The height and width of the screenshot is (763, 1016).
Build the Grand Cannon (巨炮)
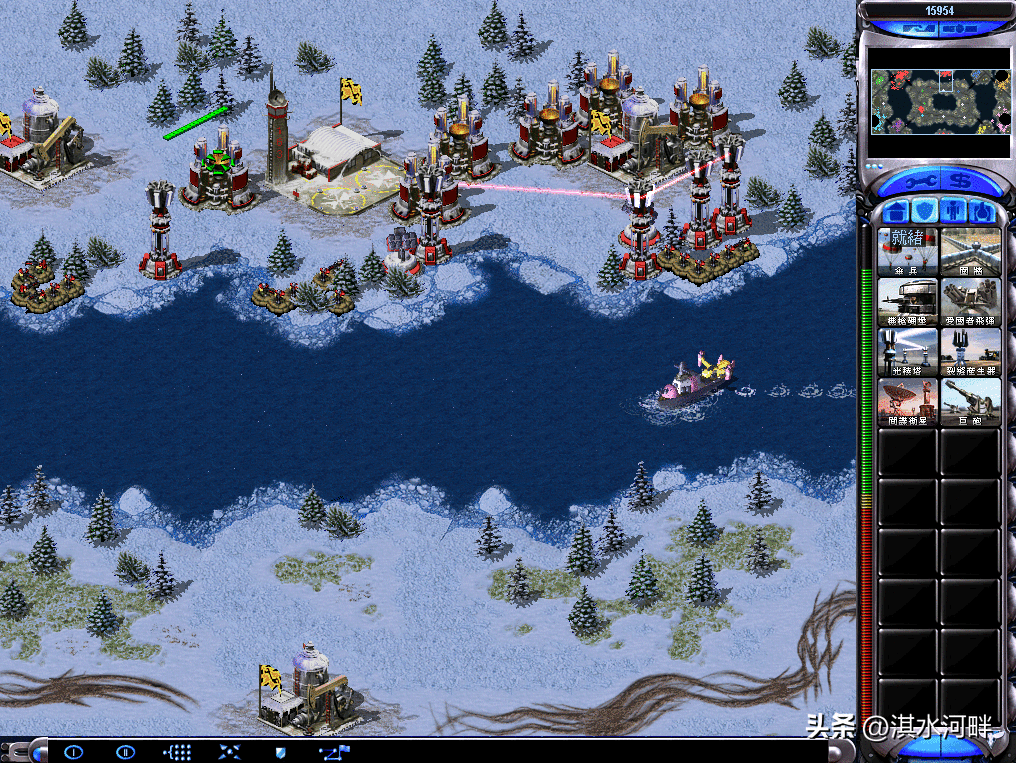[969, 401]
